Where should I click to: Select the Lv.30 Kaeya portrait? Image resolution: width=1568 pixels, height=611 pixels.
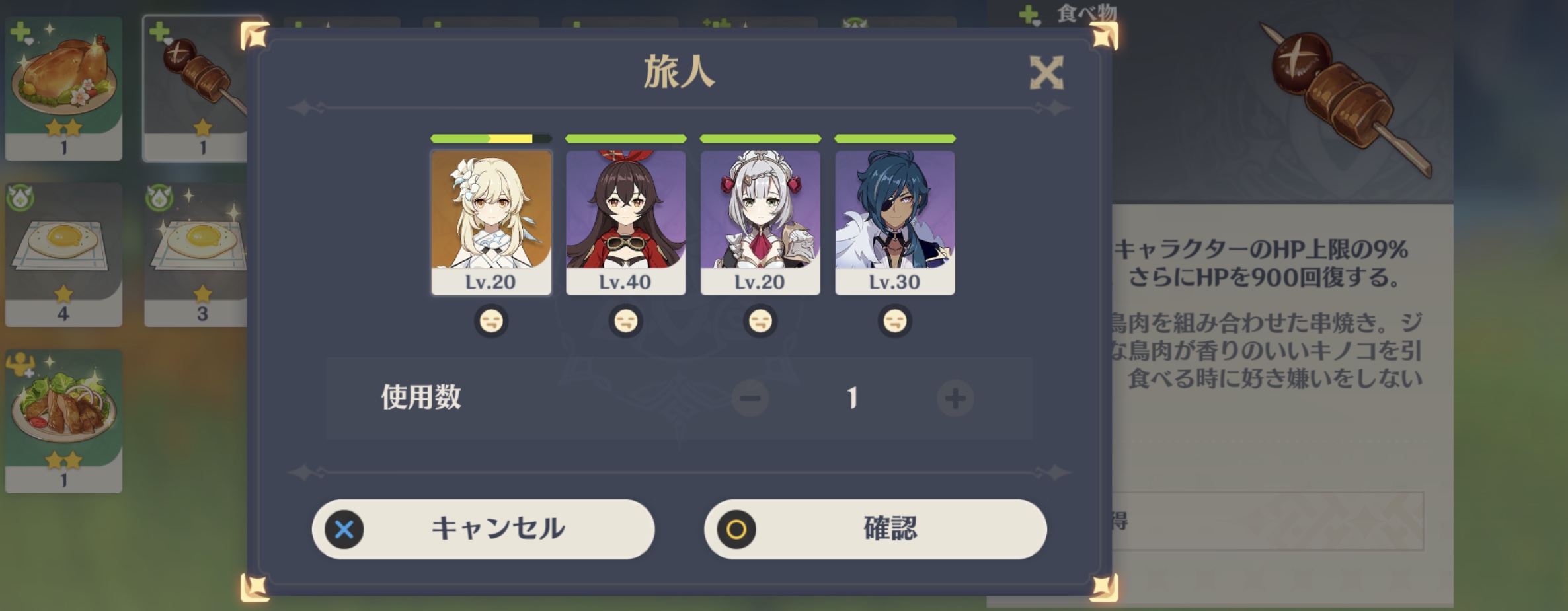[894, 218]
